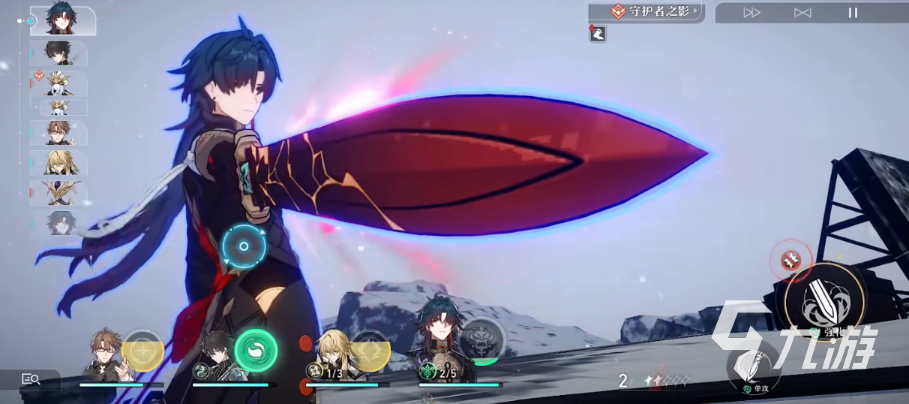Select the top portrait in turn order
Viewport: 909px width, 404px height.
62,20
